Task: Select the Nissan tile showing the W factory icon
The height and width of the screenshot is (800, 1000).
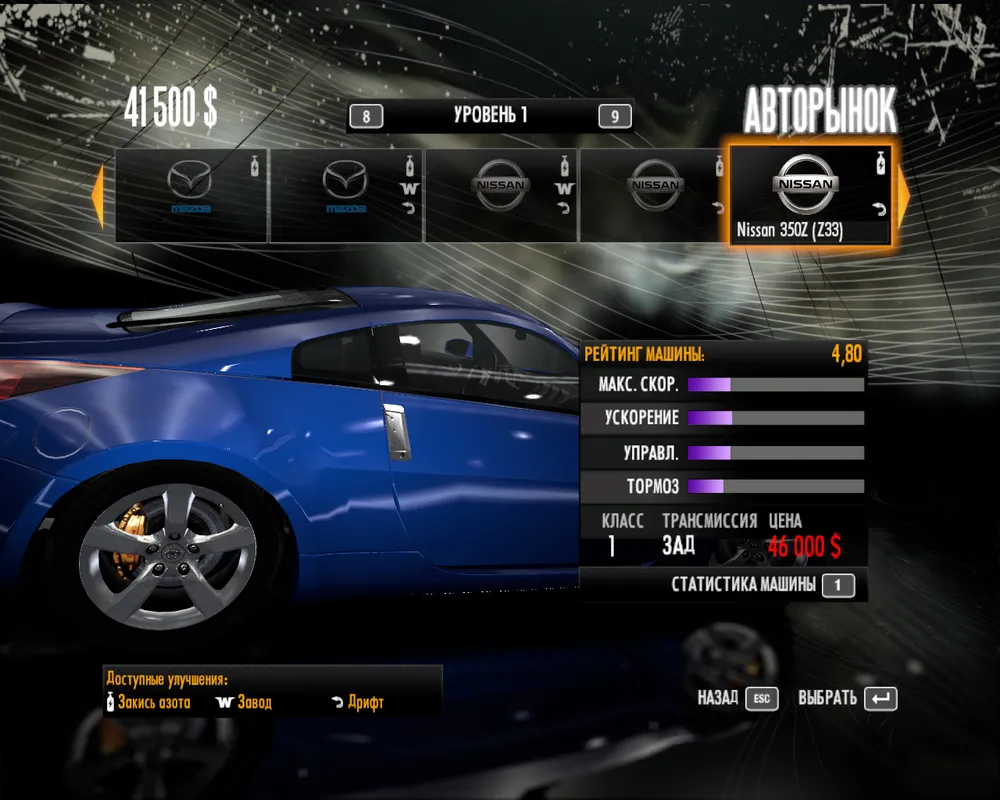Action: coord(501,195)
